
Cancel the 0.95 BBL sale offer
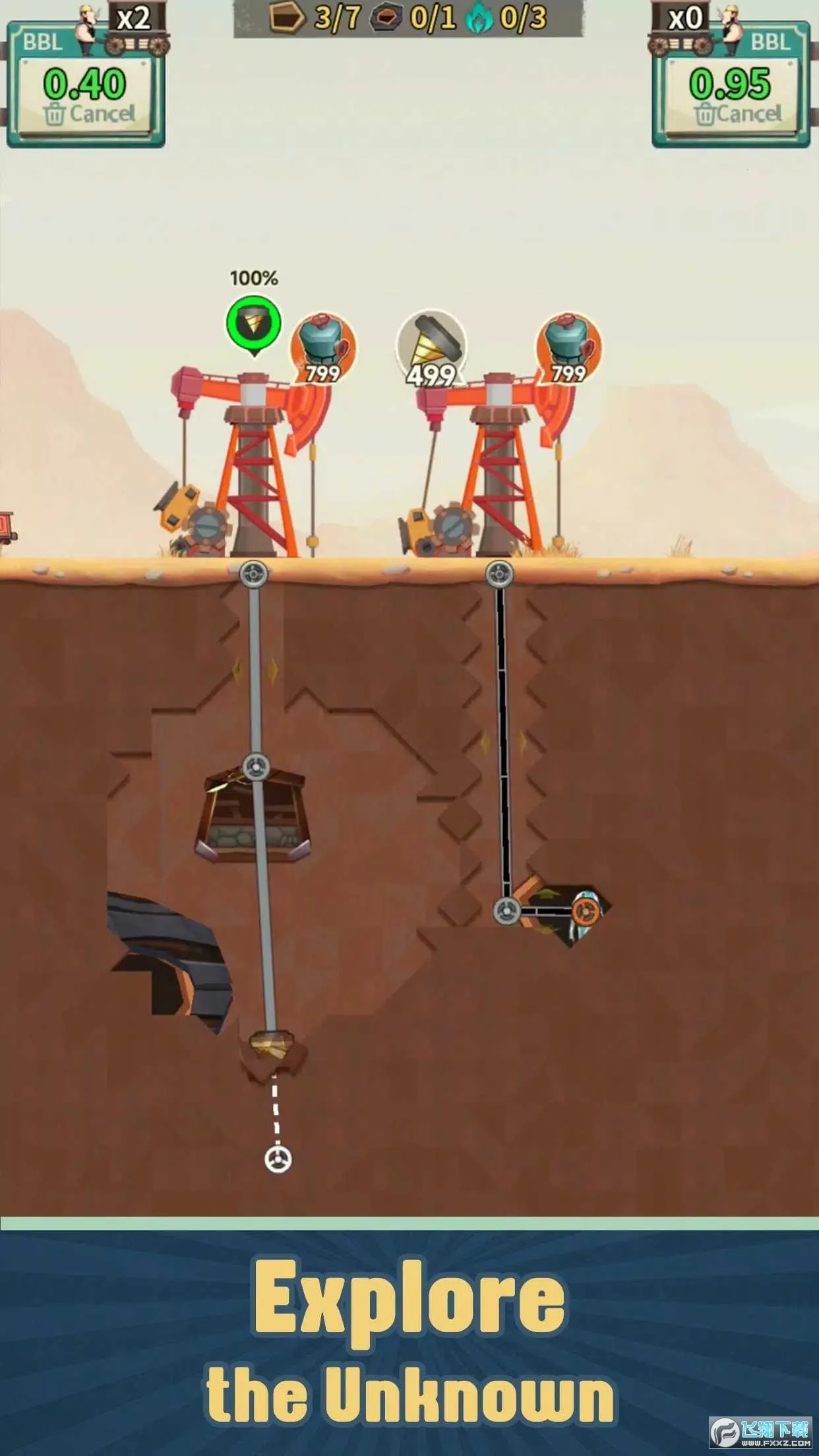click(737, 114)
